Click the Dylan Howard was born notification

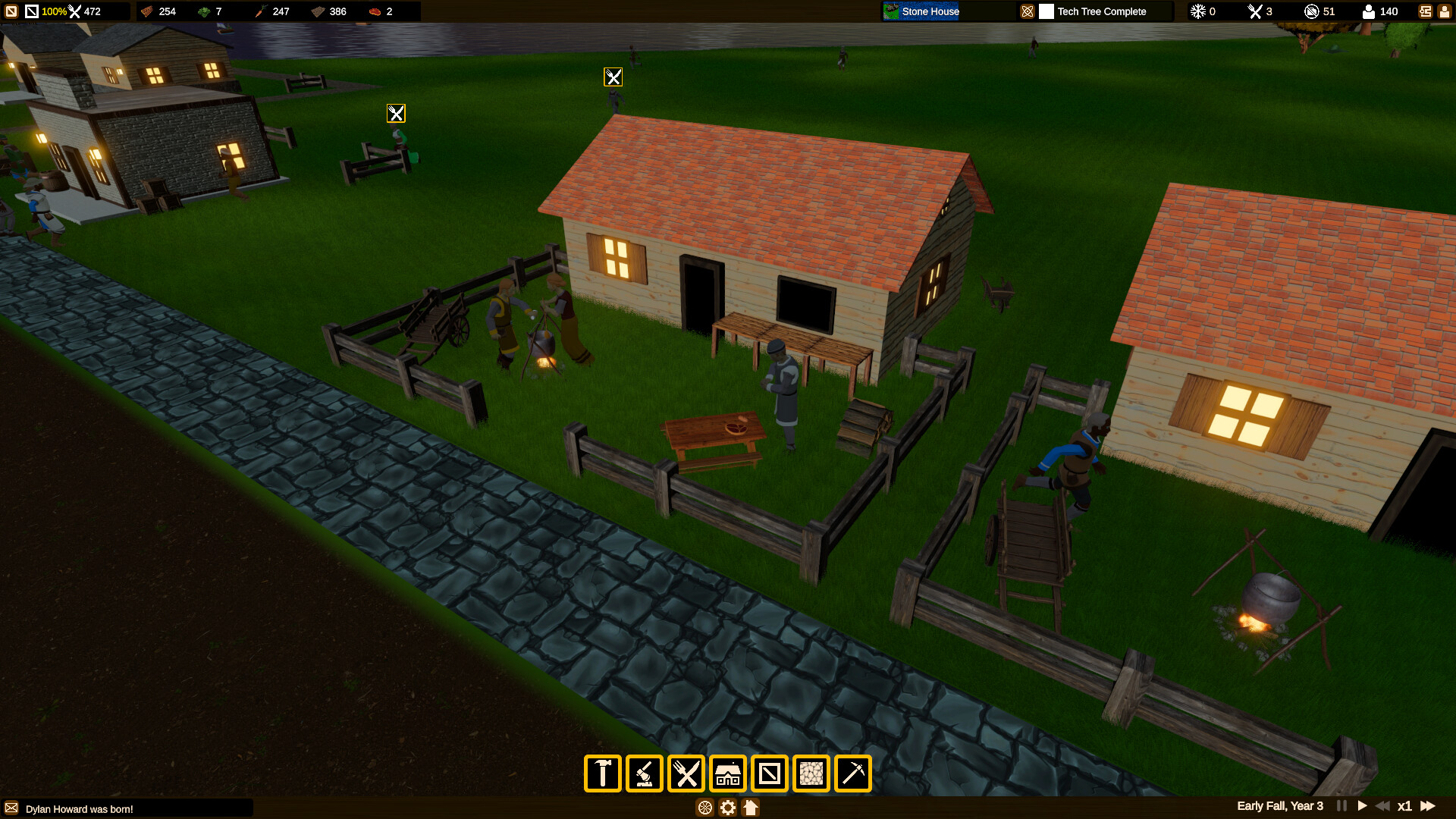78,808
